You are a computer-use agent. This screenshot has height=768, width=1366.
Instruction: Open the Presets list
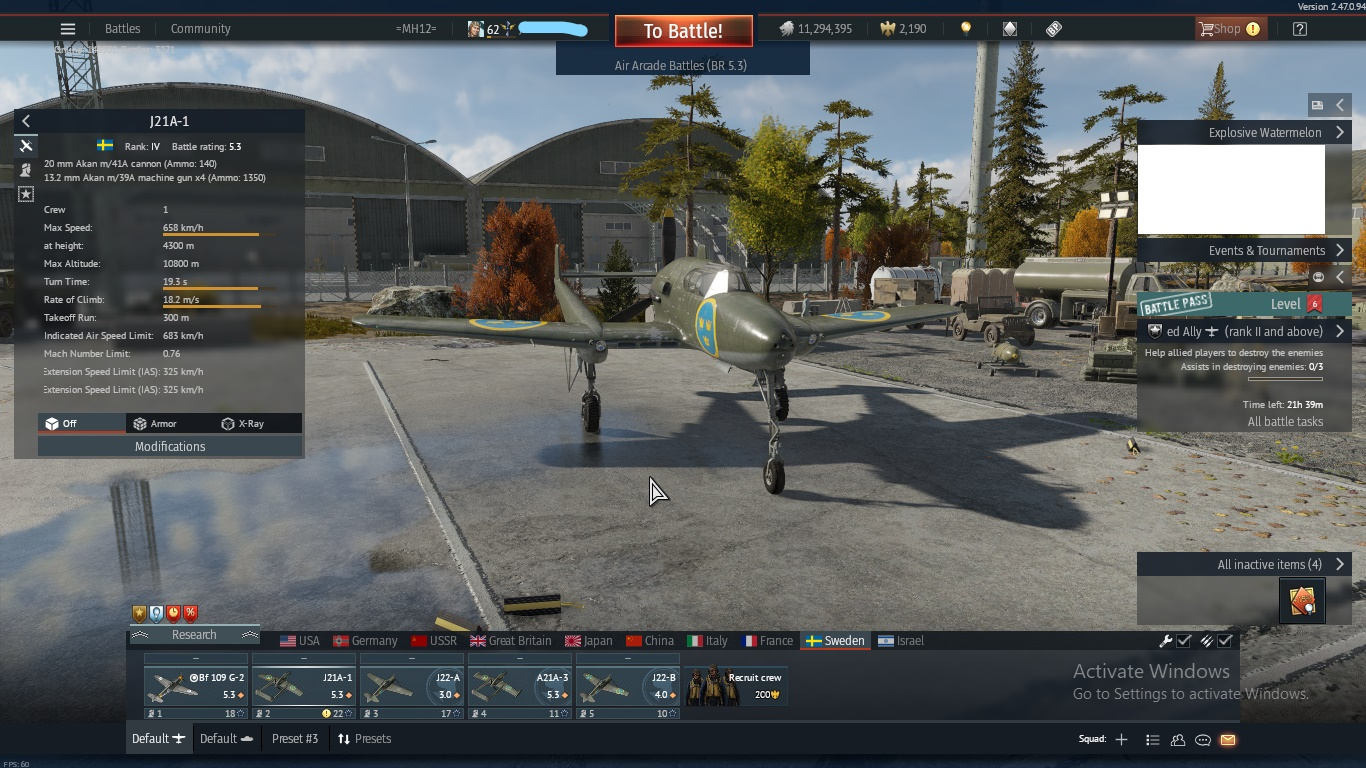tap(364, 739)
